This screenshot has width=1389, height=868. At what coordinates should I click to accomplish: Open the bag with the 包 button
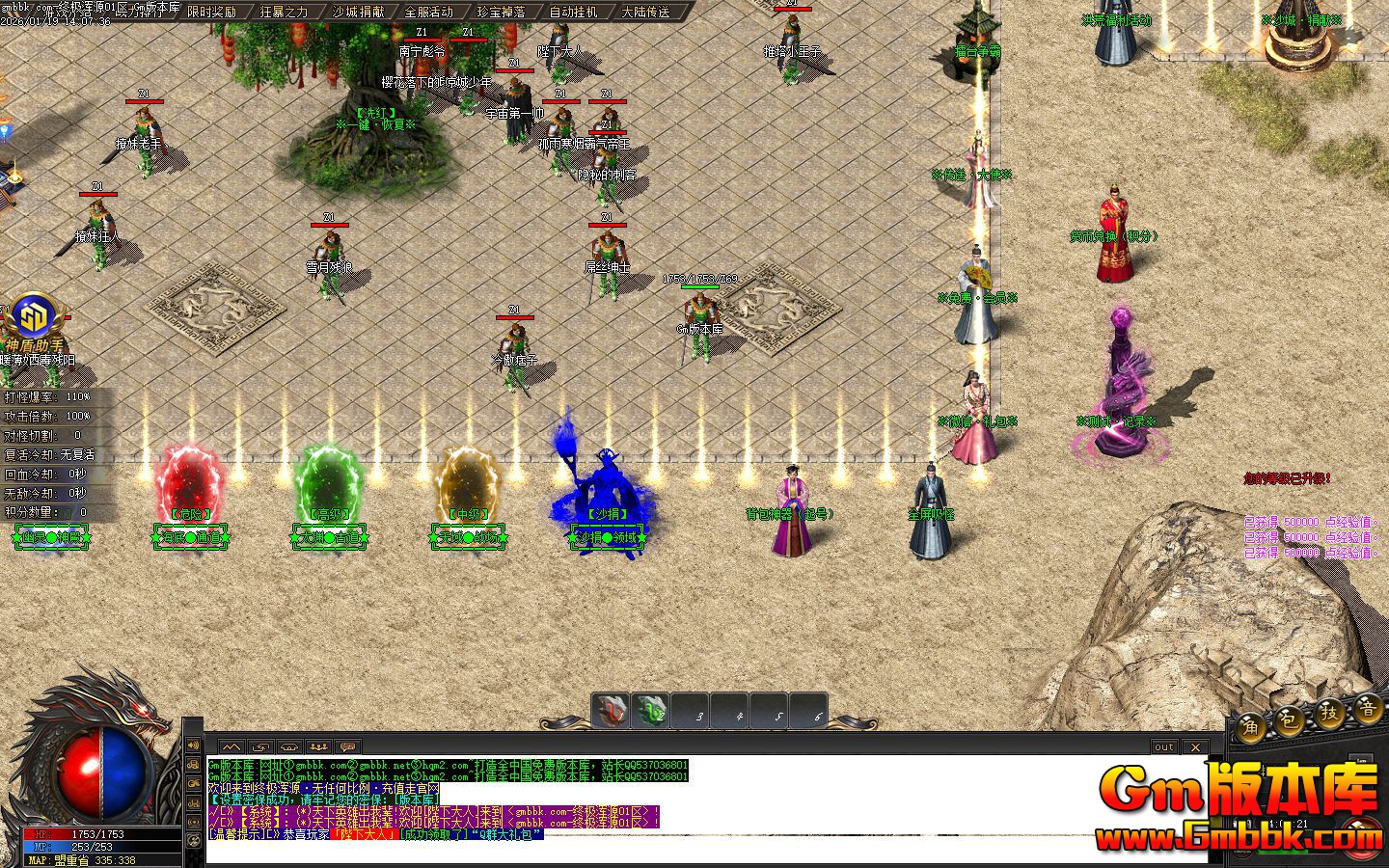(1289, 719)
